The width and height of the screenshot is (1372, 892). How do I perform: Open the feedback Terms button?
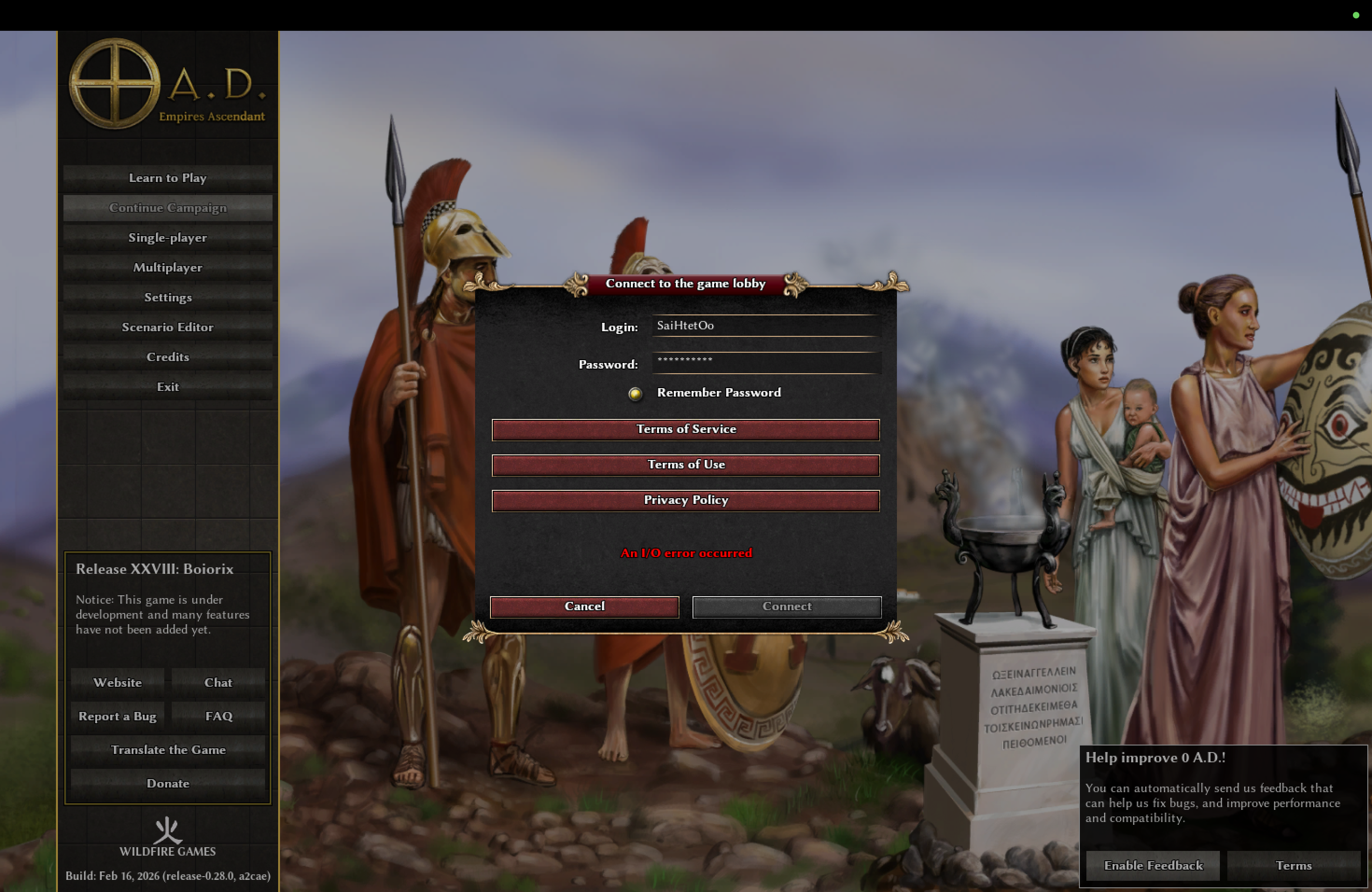click(1293, 865)
